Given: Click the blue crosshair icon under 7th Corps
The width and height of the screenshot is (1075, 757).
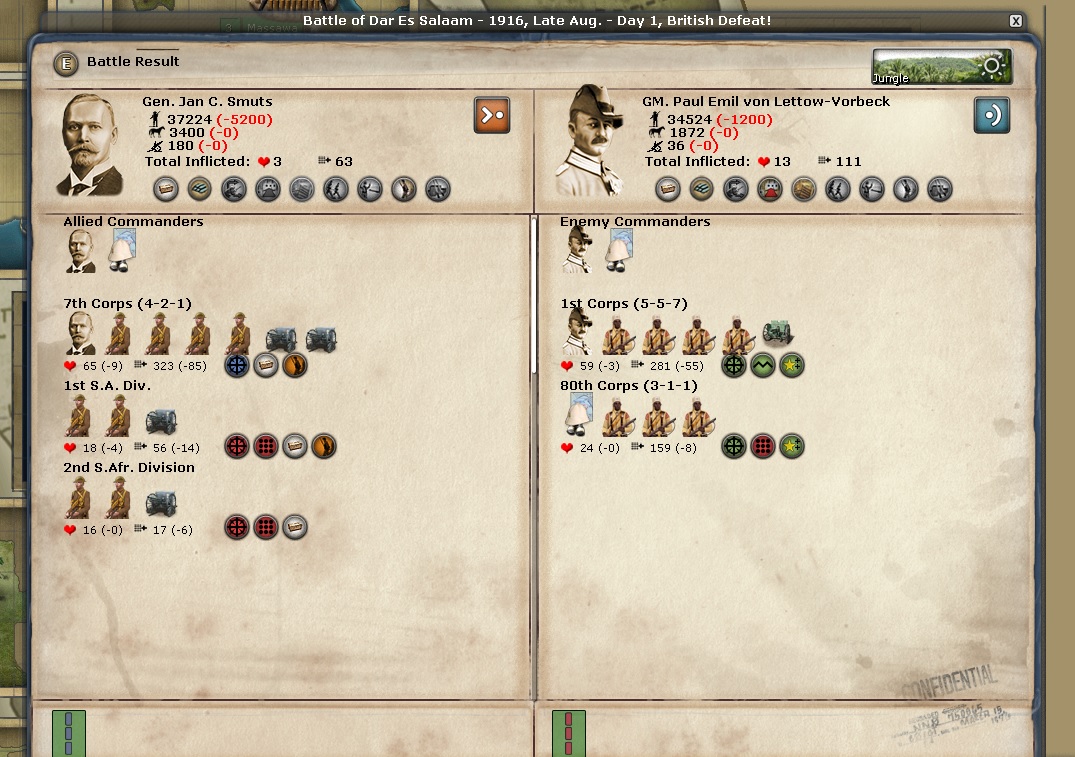Looking at the screenshot, I should pyautogui.click(x=237, y=366).
